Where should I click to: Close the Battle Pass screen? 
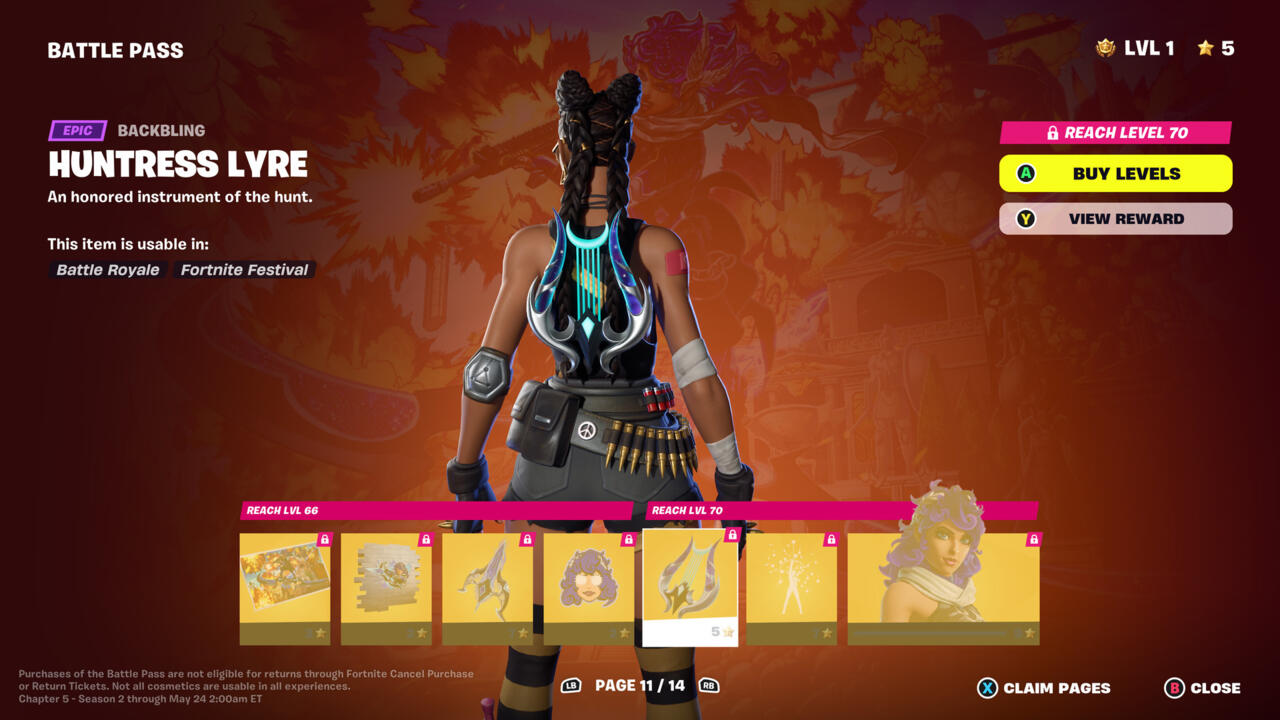(1202, 688)
